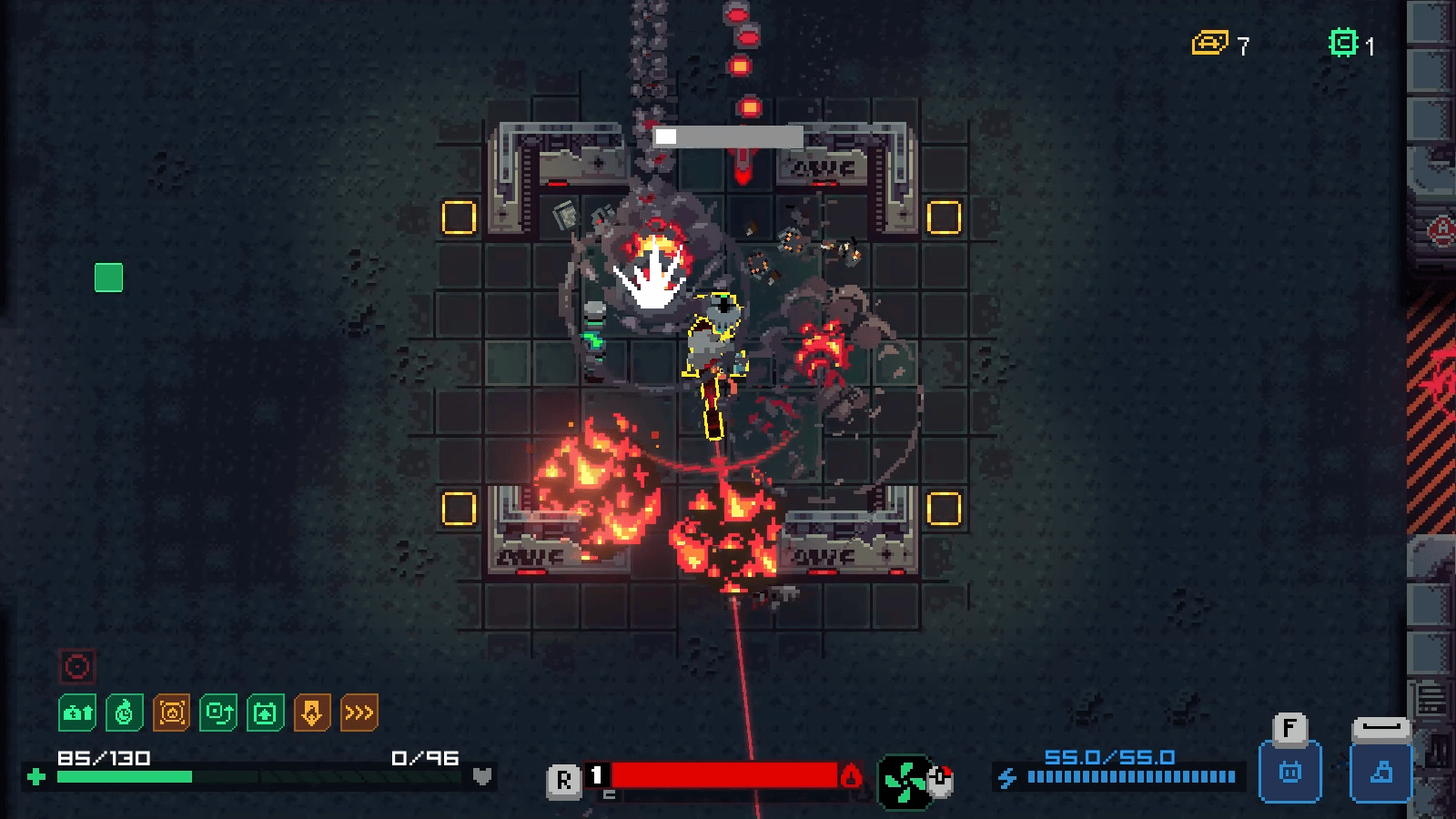Image resolution: width=1456 pixels, height=819 pixels.
Task: Click the yellow ticket currency icon
Action: click(1209, 43)
